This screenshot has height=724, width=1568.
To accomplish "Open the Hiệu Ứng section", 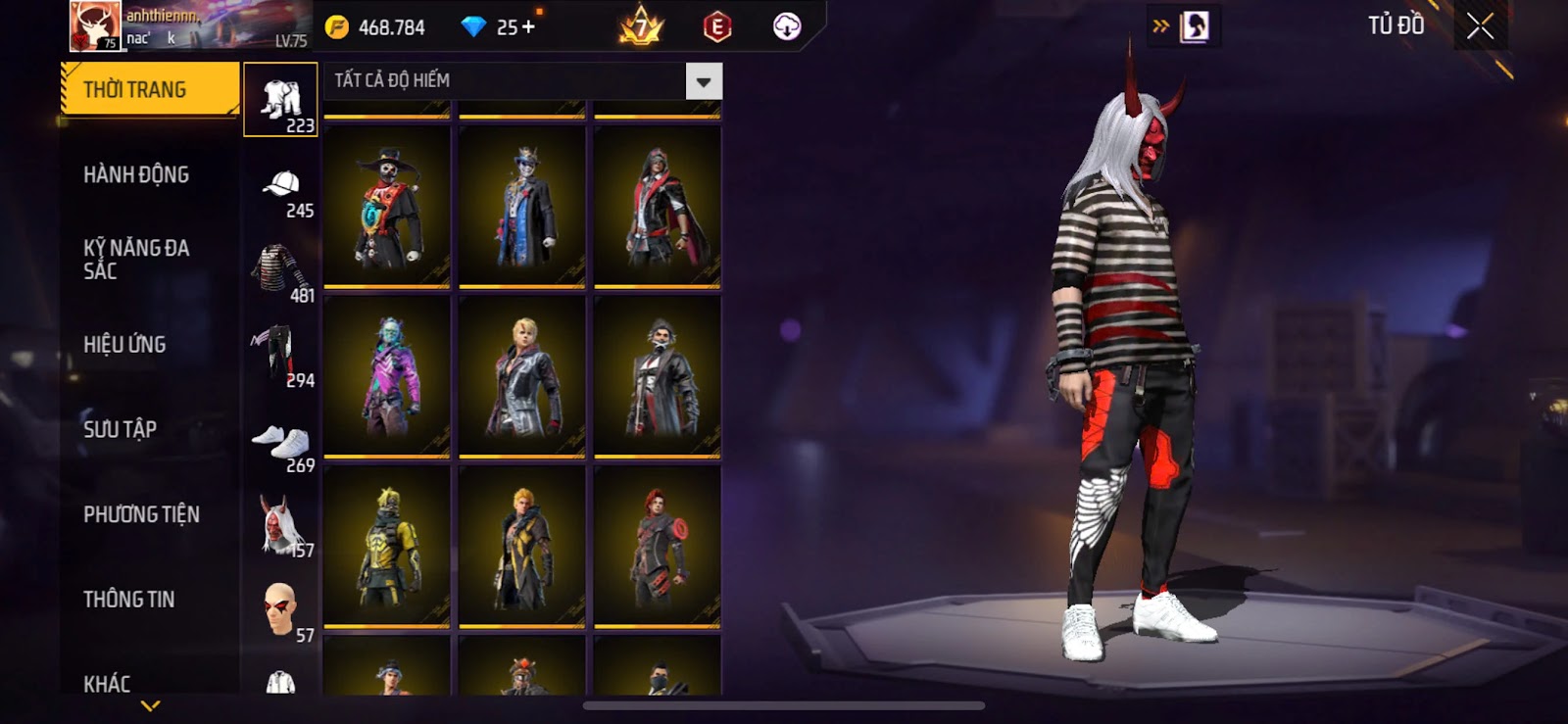I will pos(124,344).
